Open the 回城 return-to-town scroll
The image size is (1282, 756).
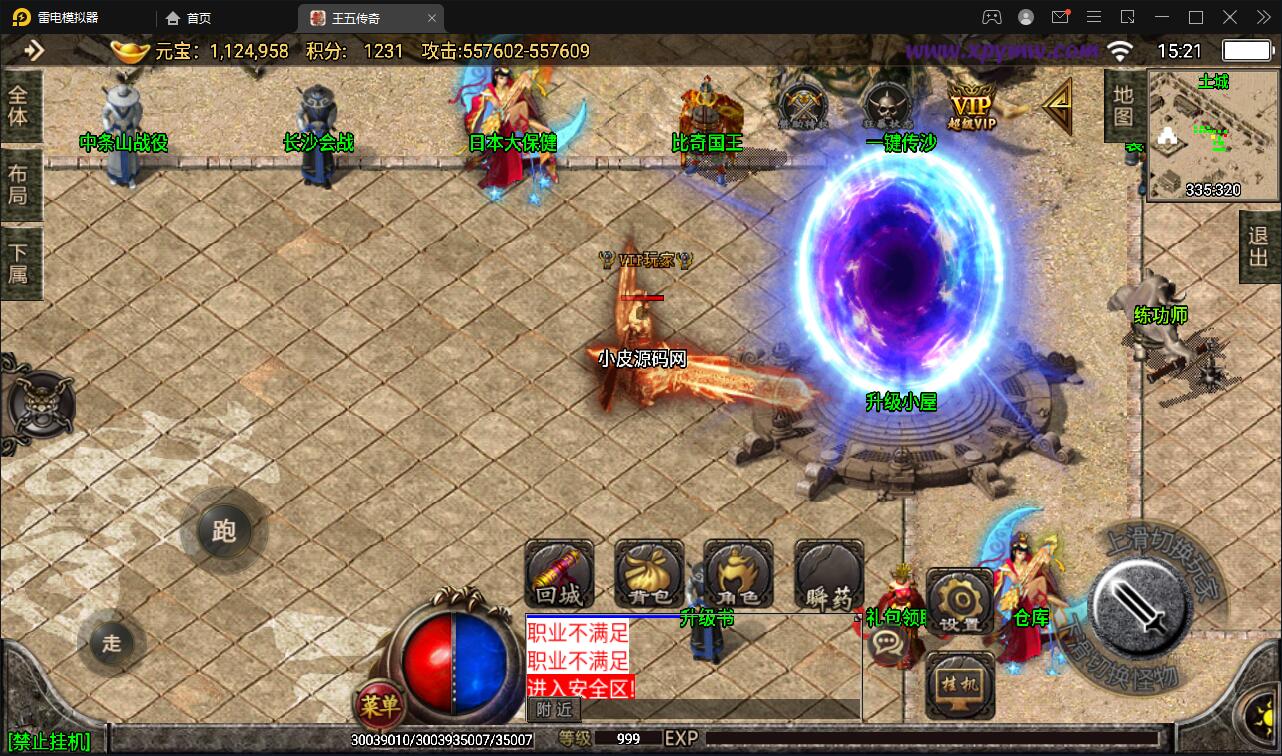click(559, 575)
